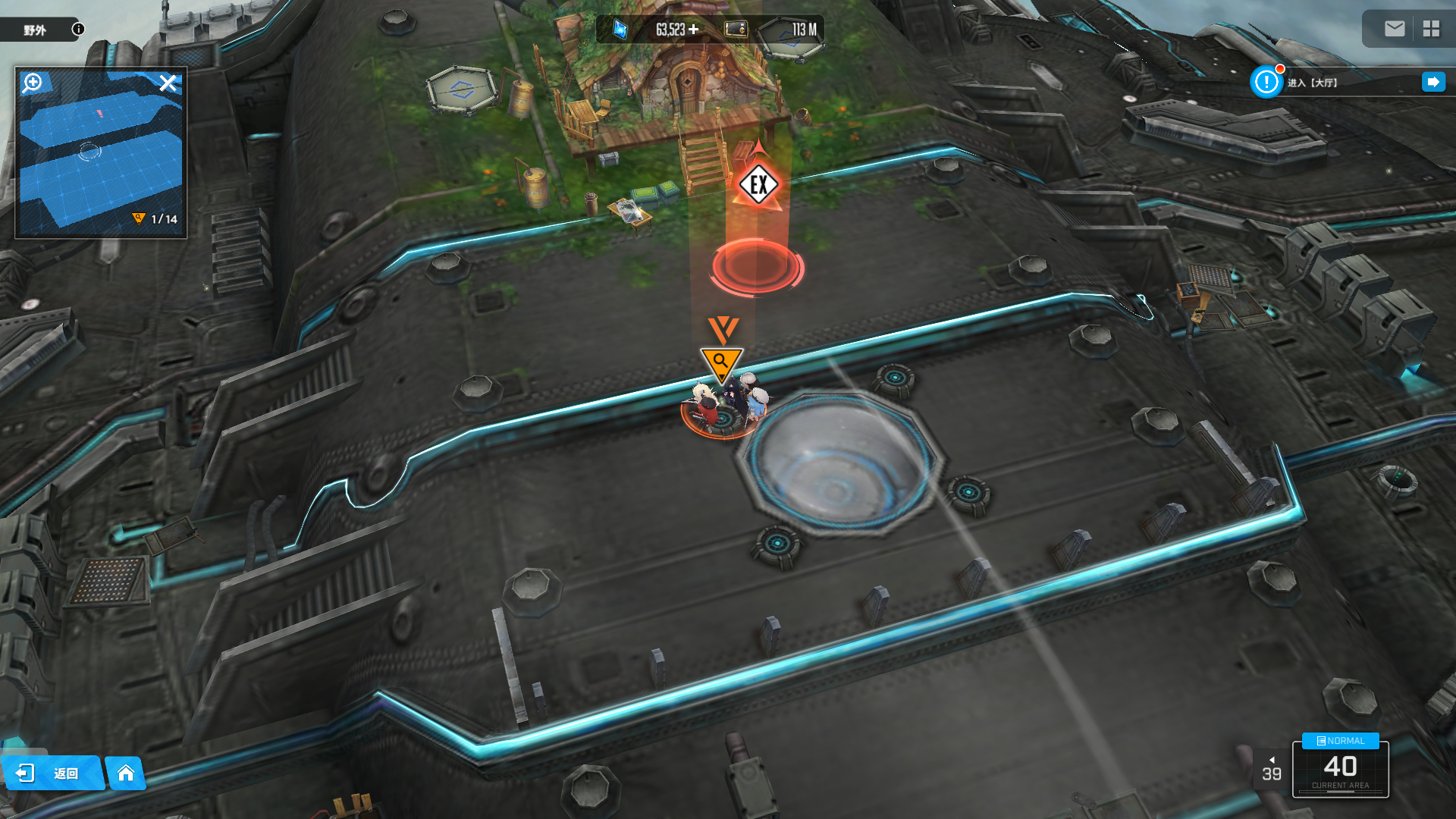
Task: Close the minimap panel
Action: coord(168,83)
